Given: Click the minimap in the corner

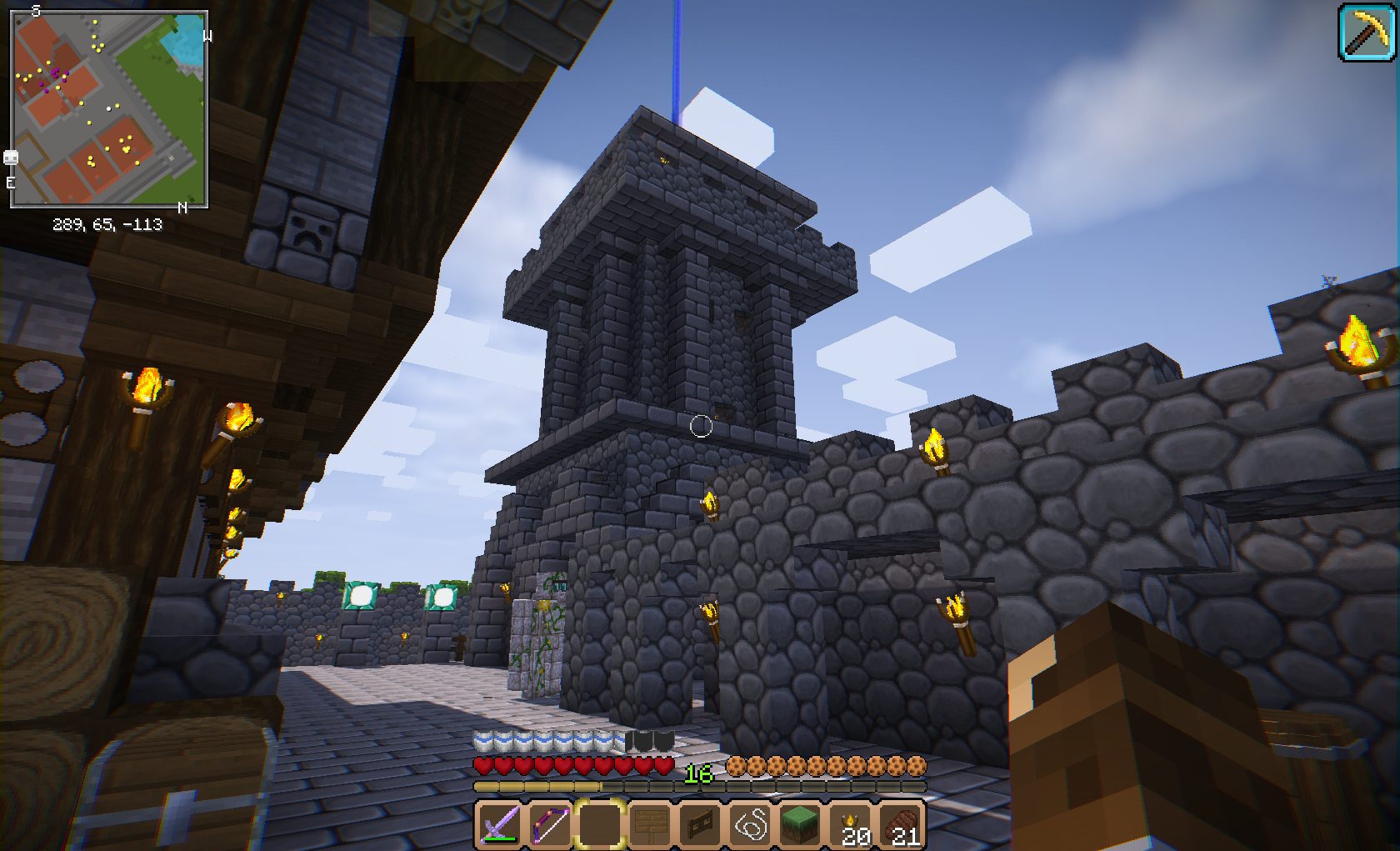Looking at the screenshot, I should (x=109, y=108).
